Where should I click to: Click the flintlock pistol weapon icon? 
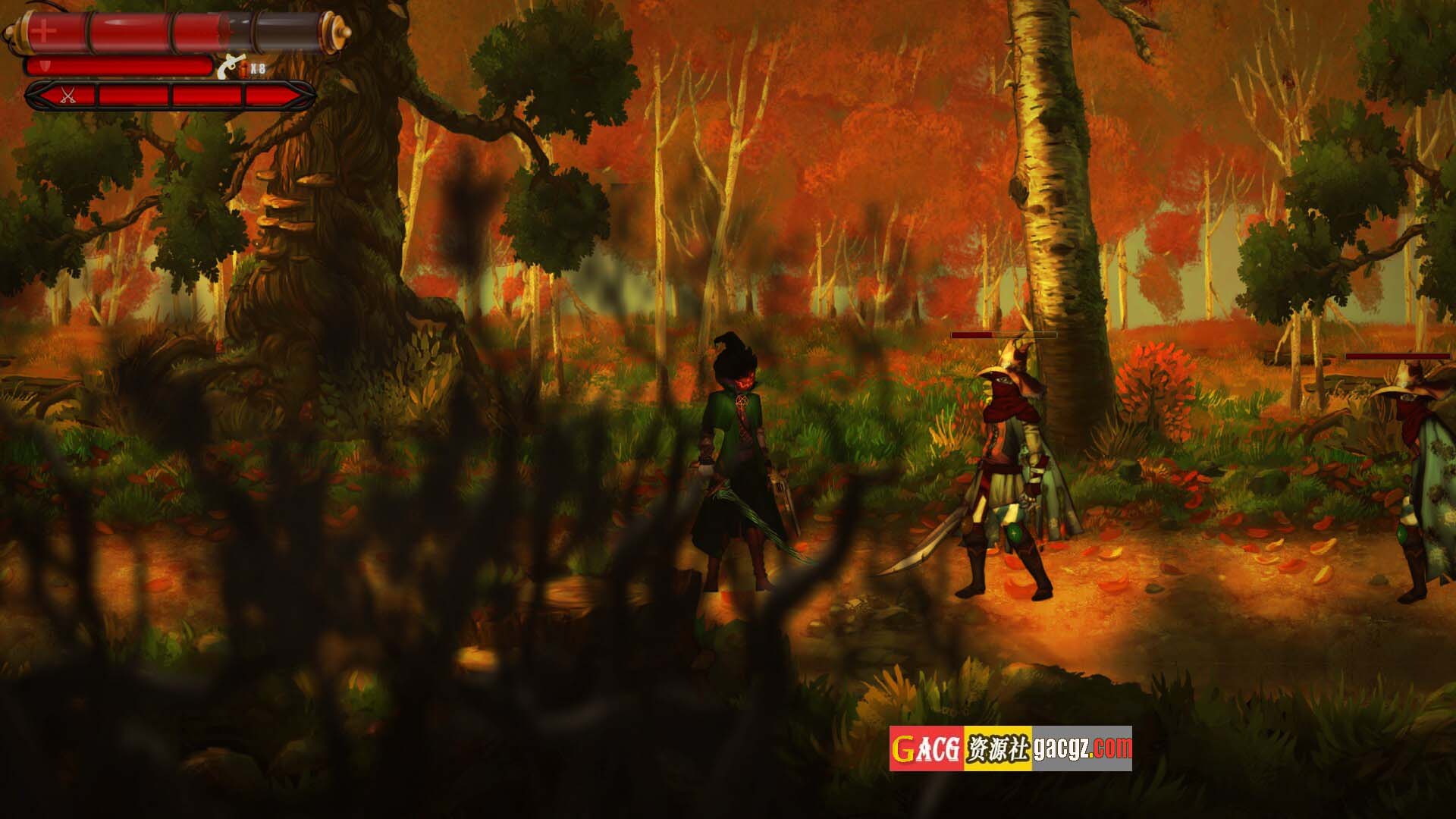[227, 68]
